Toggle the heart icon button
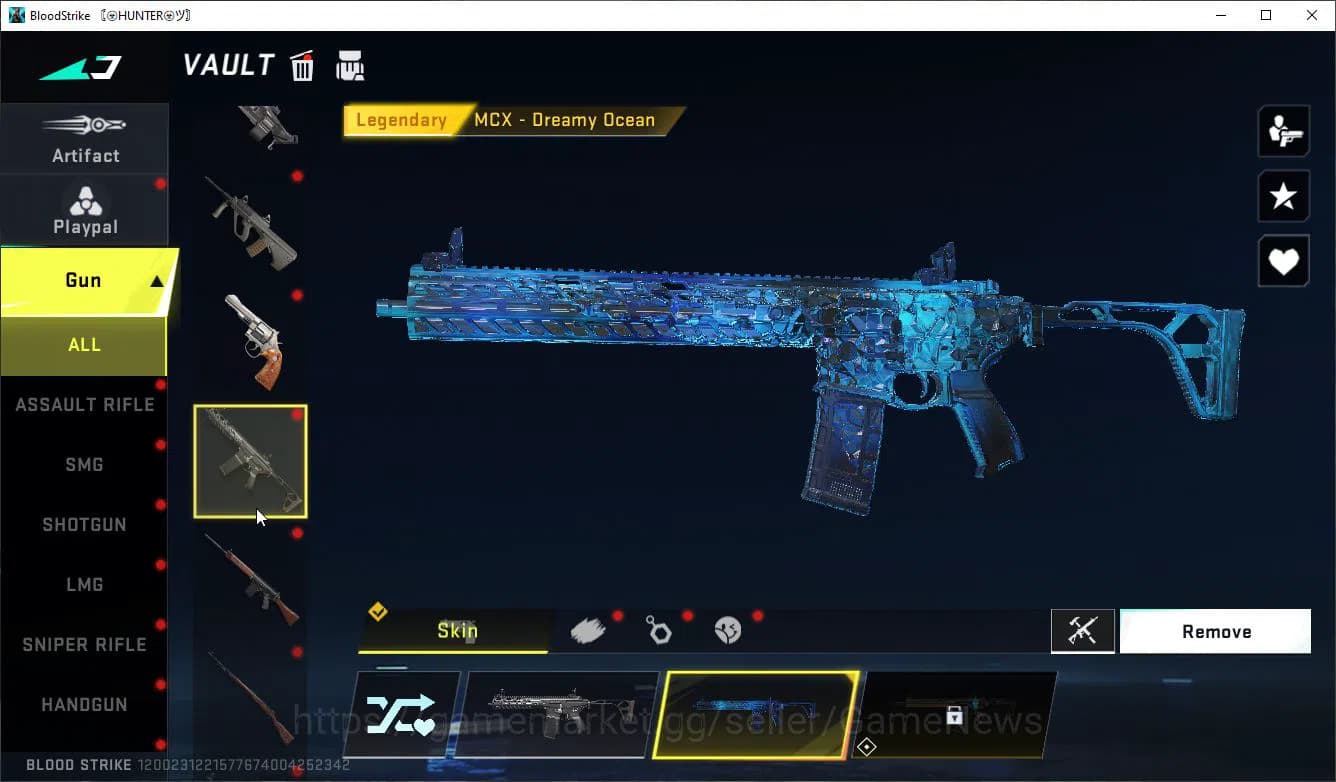The width and height of the screenshot is (1336, 782). click(1283, 262)
